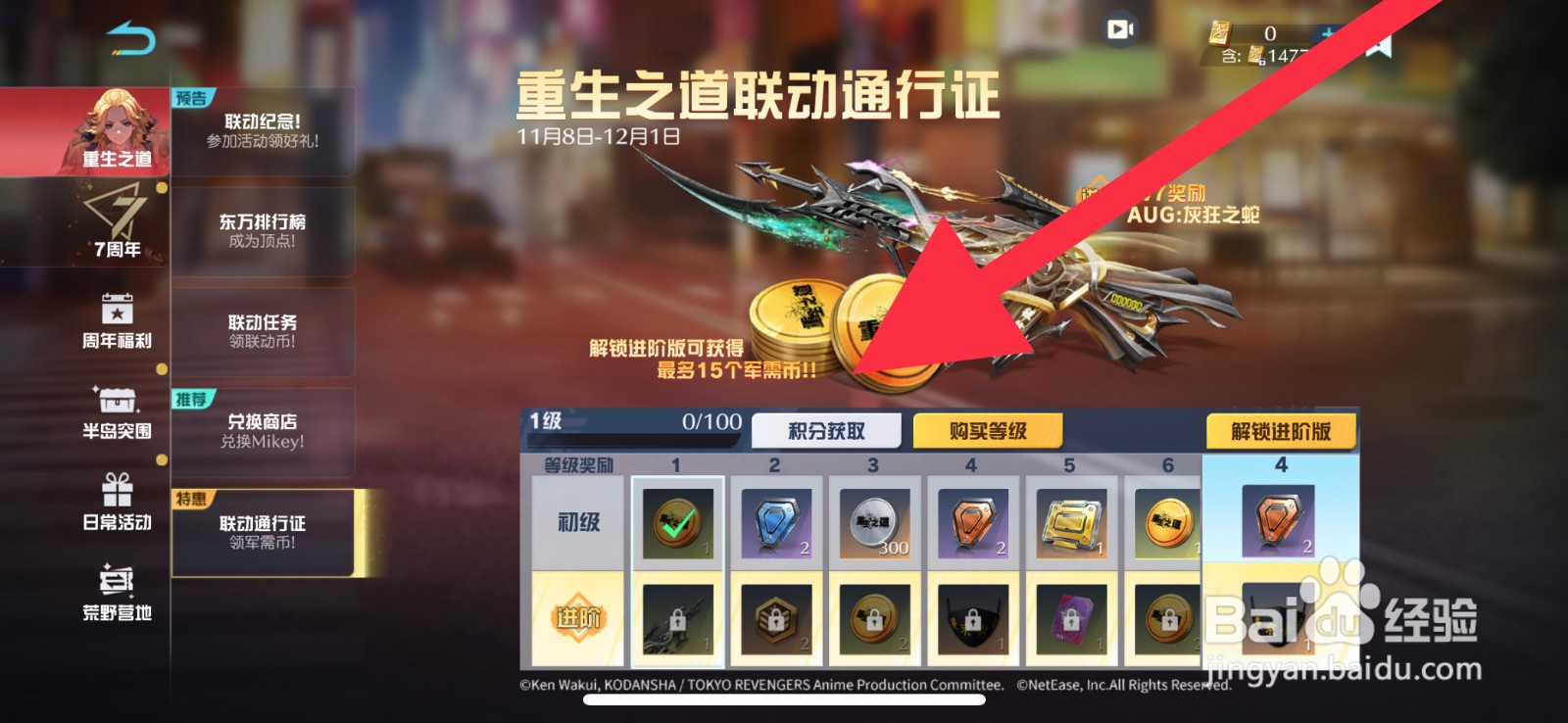The width and height of the screenshot is (1568, 723).
Task: Open the 周年福利 calendar icon in sidebar
Action: (x=118, y=318)
